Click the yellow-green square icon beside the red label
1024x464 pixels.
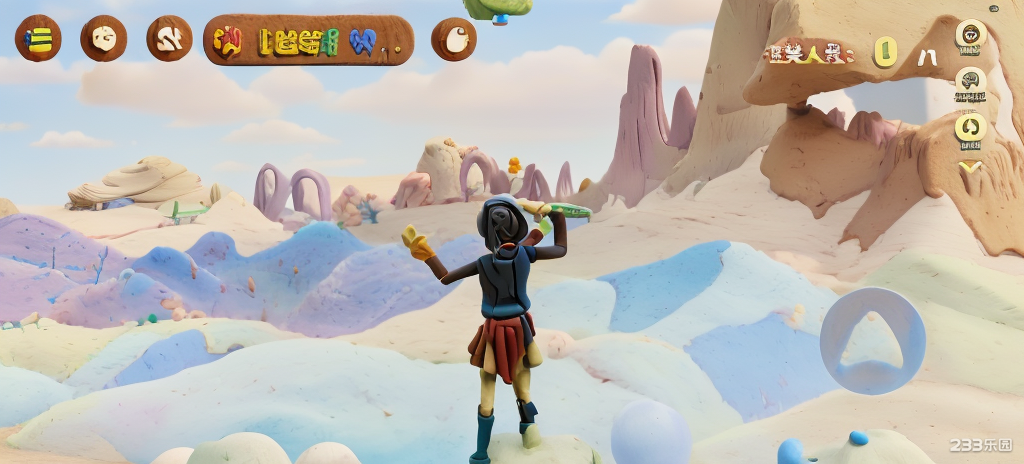point(885,52)
